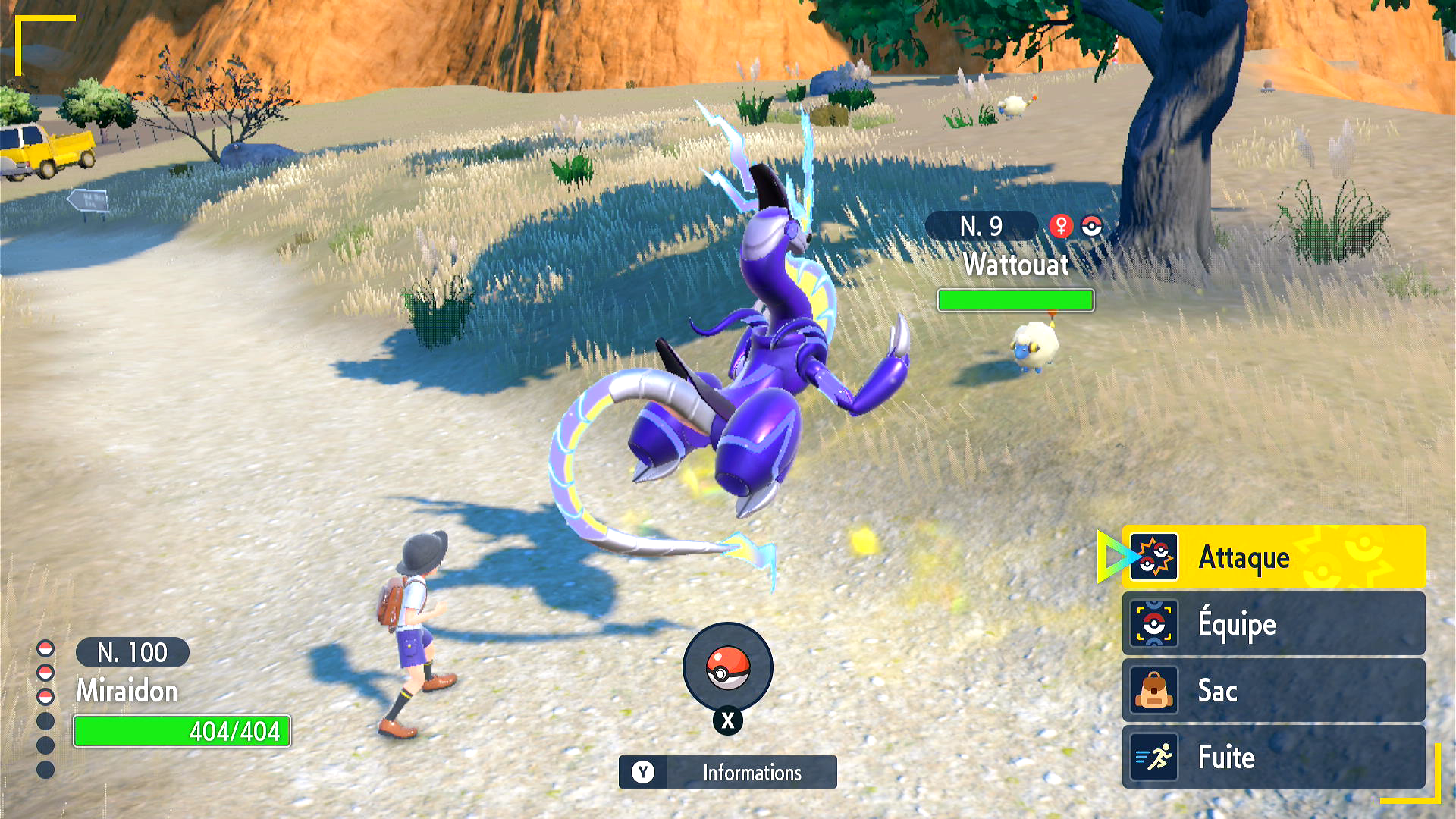Click the Poké Ball throw icon

[727, 668]
